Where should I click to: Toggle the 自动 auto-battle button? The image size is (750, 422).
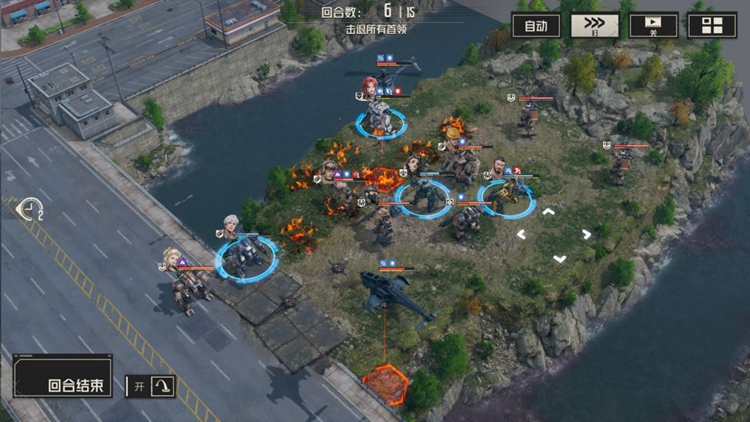(536, 26)
